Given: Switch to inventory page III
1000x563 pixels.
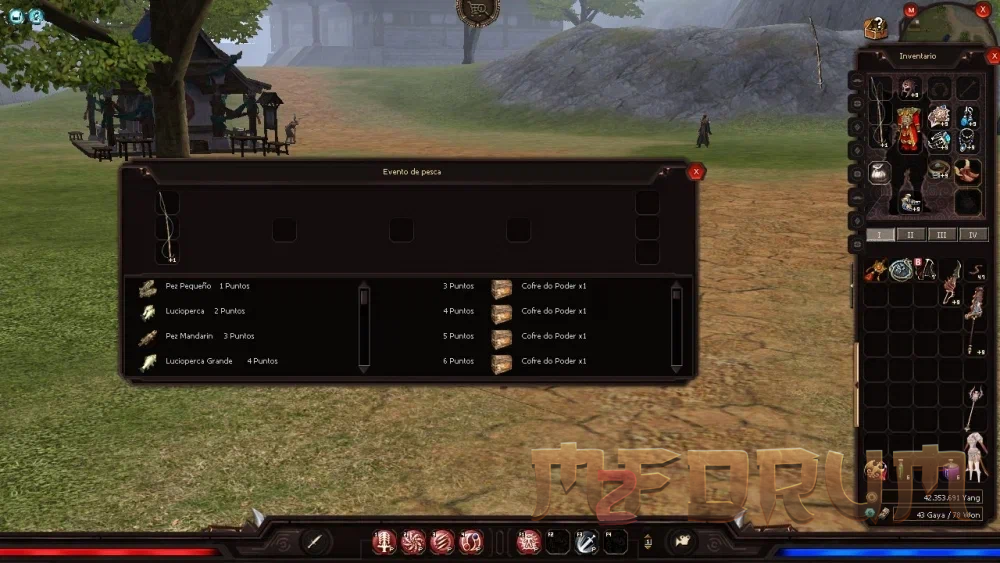Looking at the screenshot, I should coord(942,235).
